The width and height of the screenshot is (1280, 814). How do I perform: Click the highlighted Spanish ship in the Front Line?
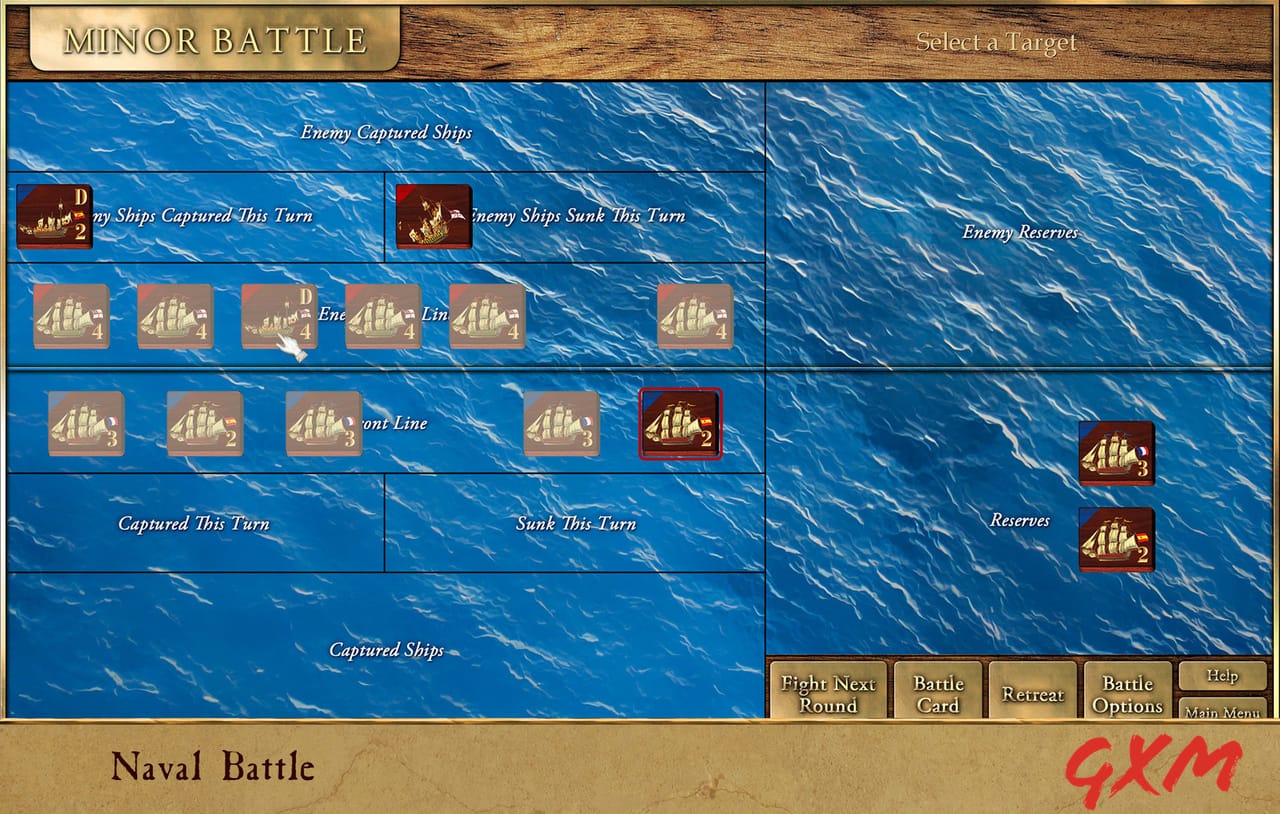click(680, 423)
